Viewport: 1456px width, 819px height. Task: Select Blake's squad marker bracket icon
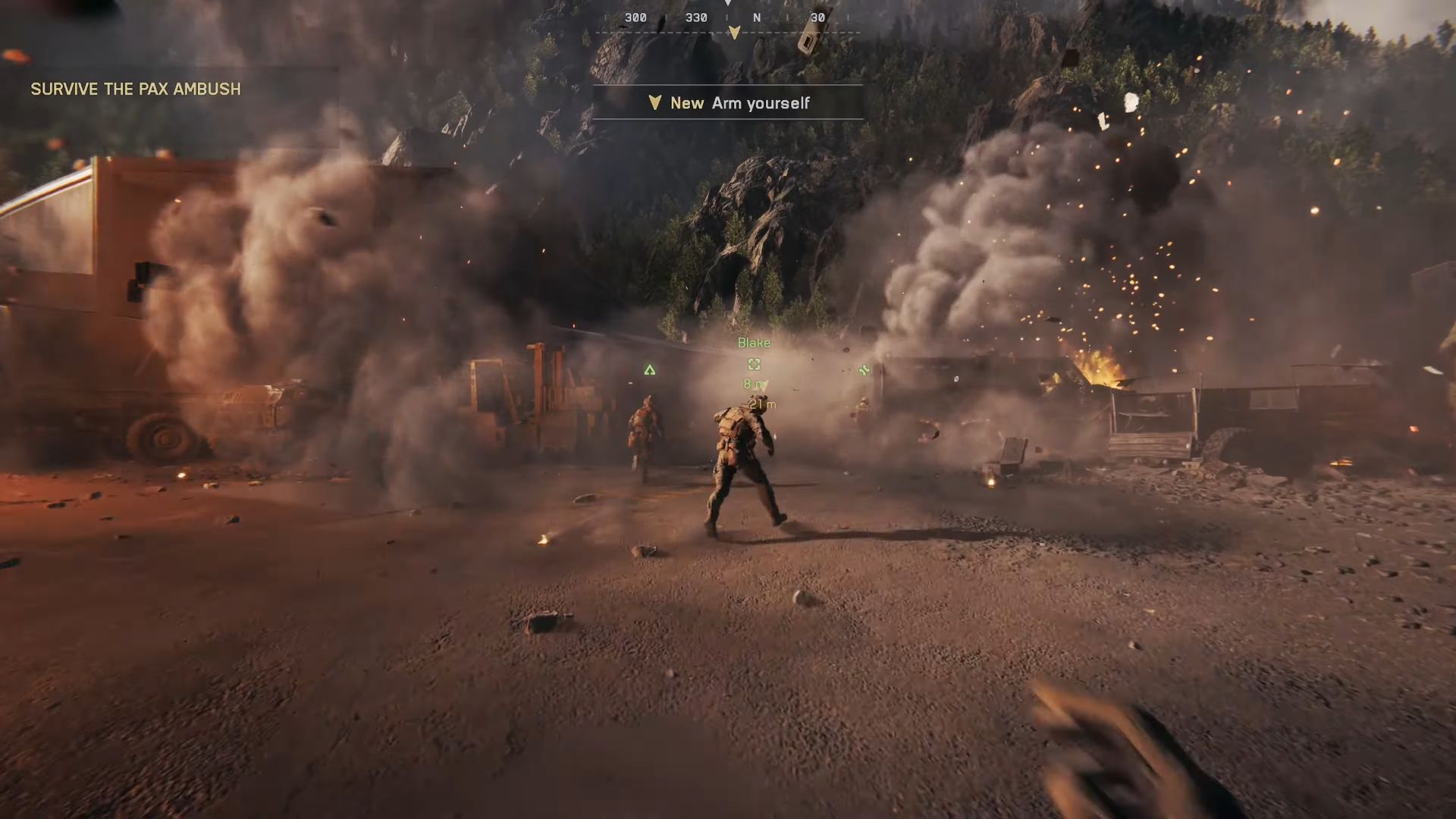click(x=754, y=365)
